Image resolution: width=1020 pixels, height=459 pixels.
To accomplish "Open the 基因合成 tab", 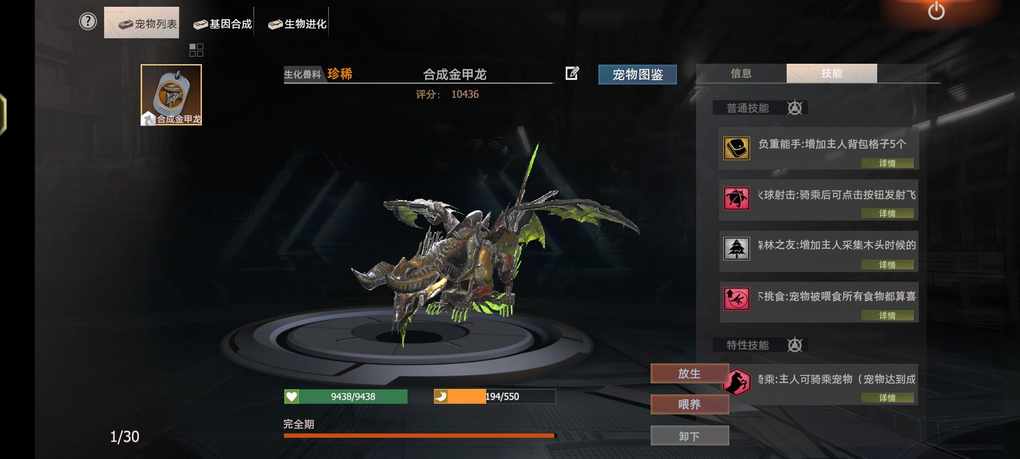I will [222, 23].
